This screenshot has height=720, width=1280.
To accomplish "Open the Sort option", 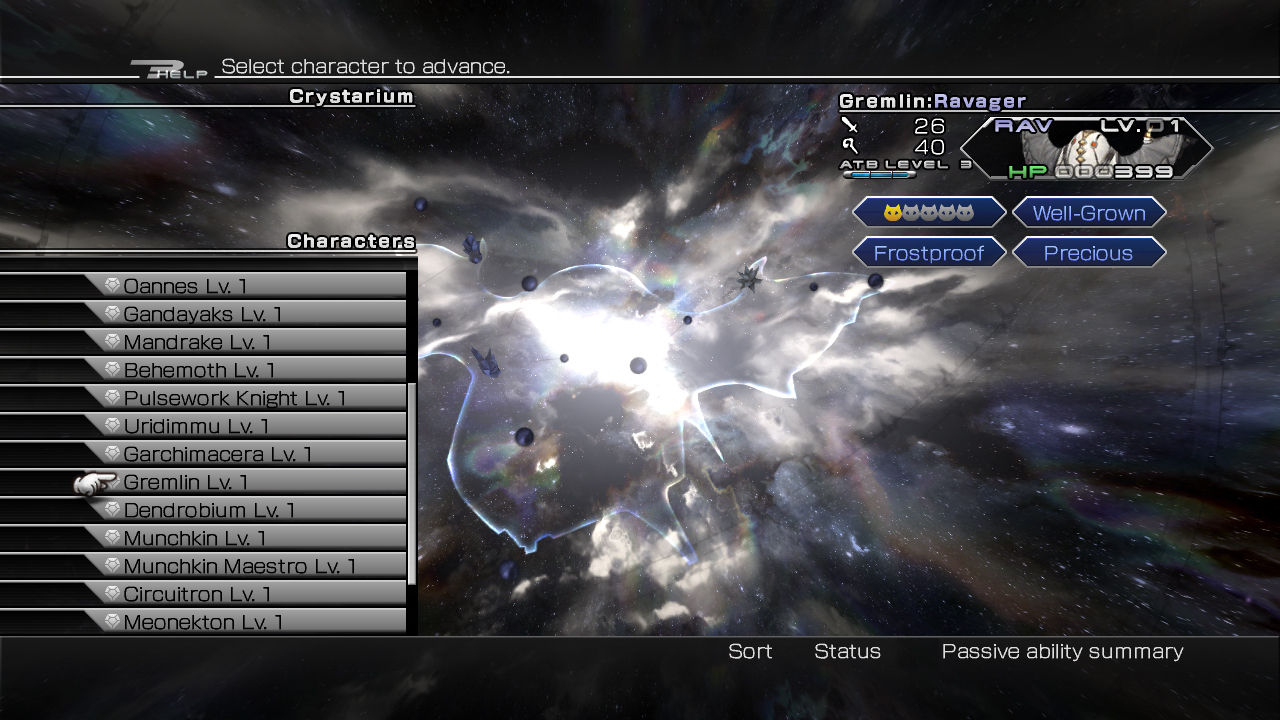I will click(x=750, y=652).
